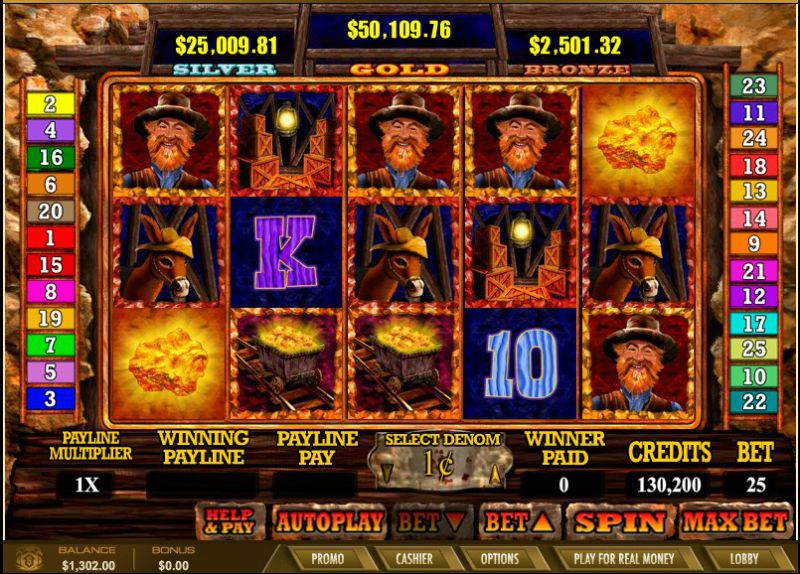Choose Play For Real Money
800x574 pixels.
[623, 558]
